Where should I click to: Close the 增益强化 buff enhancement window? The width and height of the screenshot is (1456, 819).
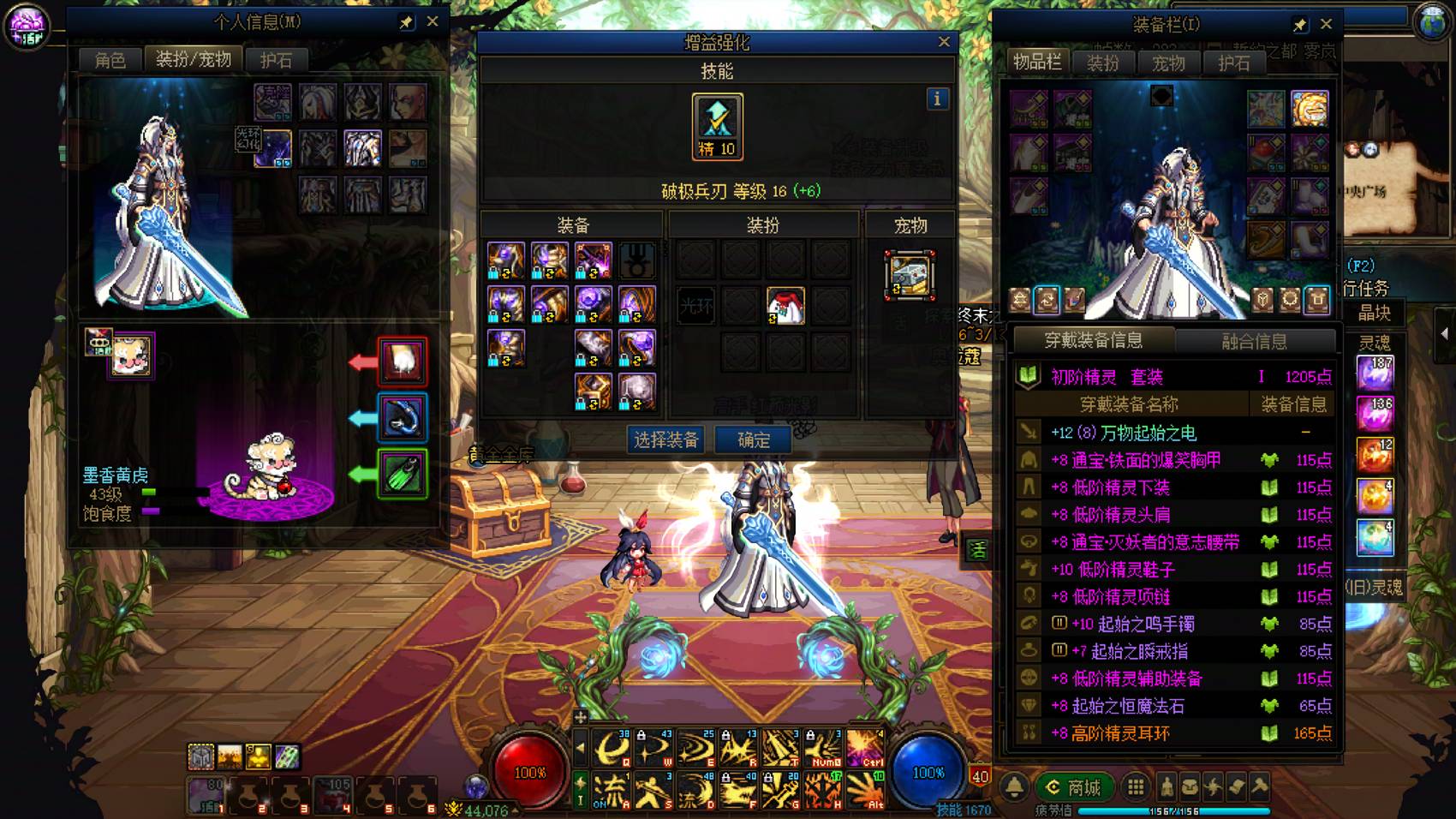[x=944, y=41]
